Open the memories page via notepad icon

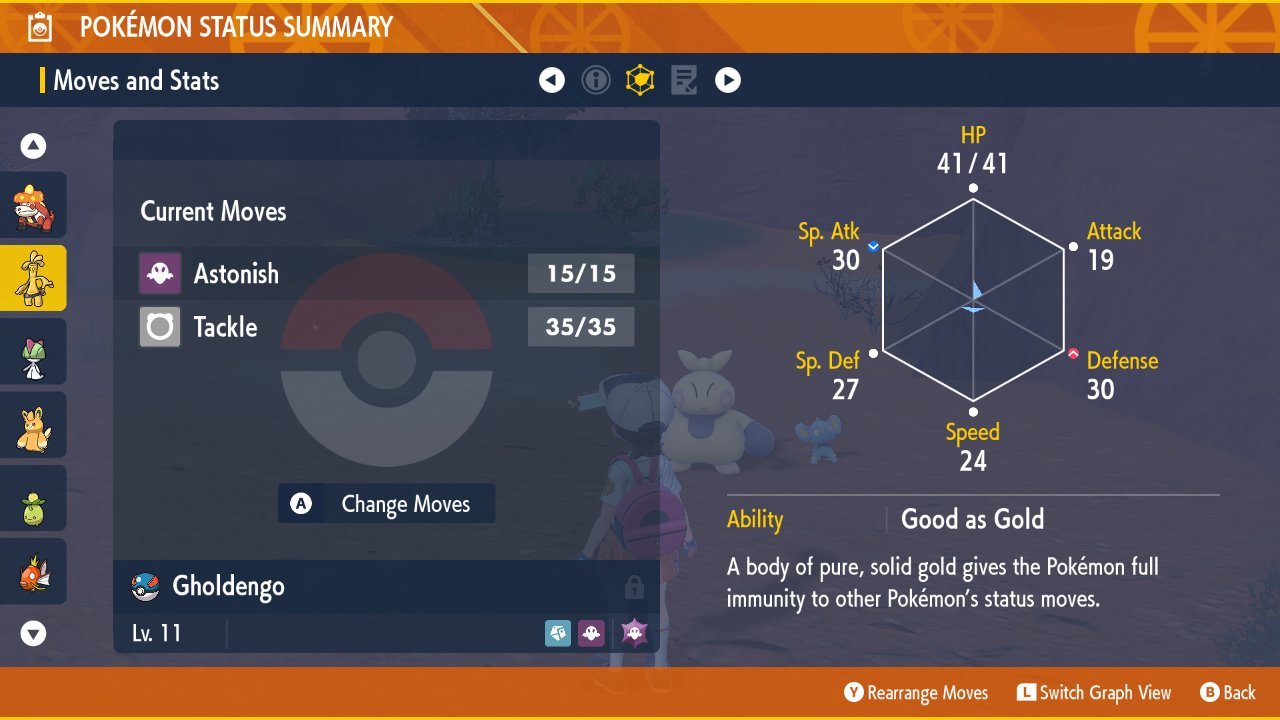(x=684, y=80)
